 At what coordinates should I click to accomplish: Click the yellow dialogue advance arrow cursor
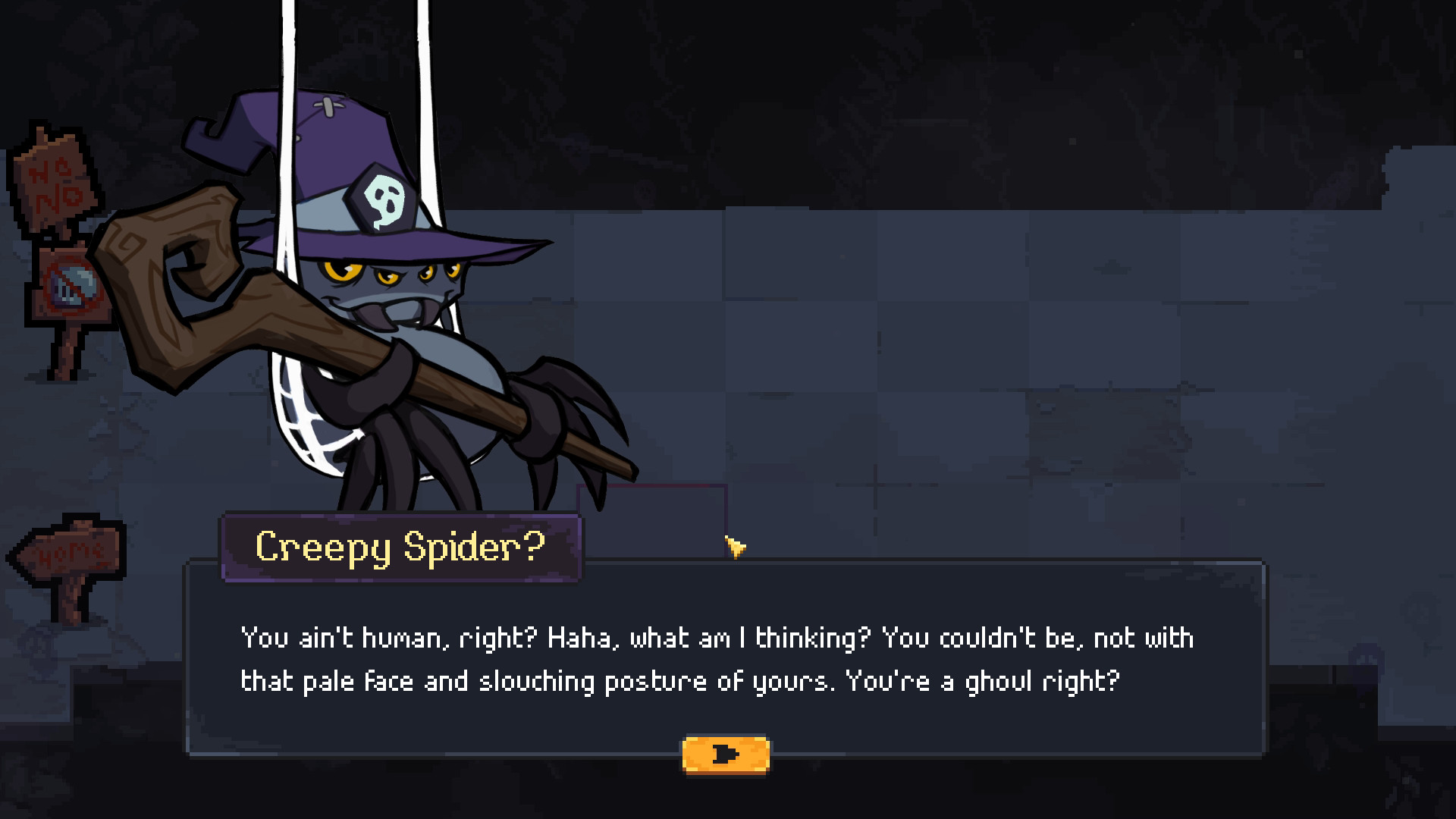735,548
